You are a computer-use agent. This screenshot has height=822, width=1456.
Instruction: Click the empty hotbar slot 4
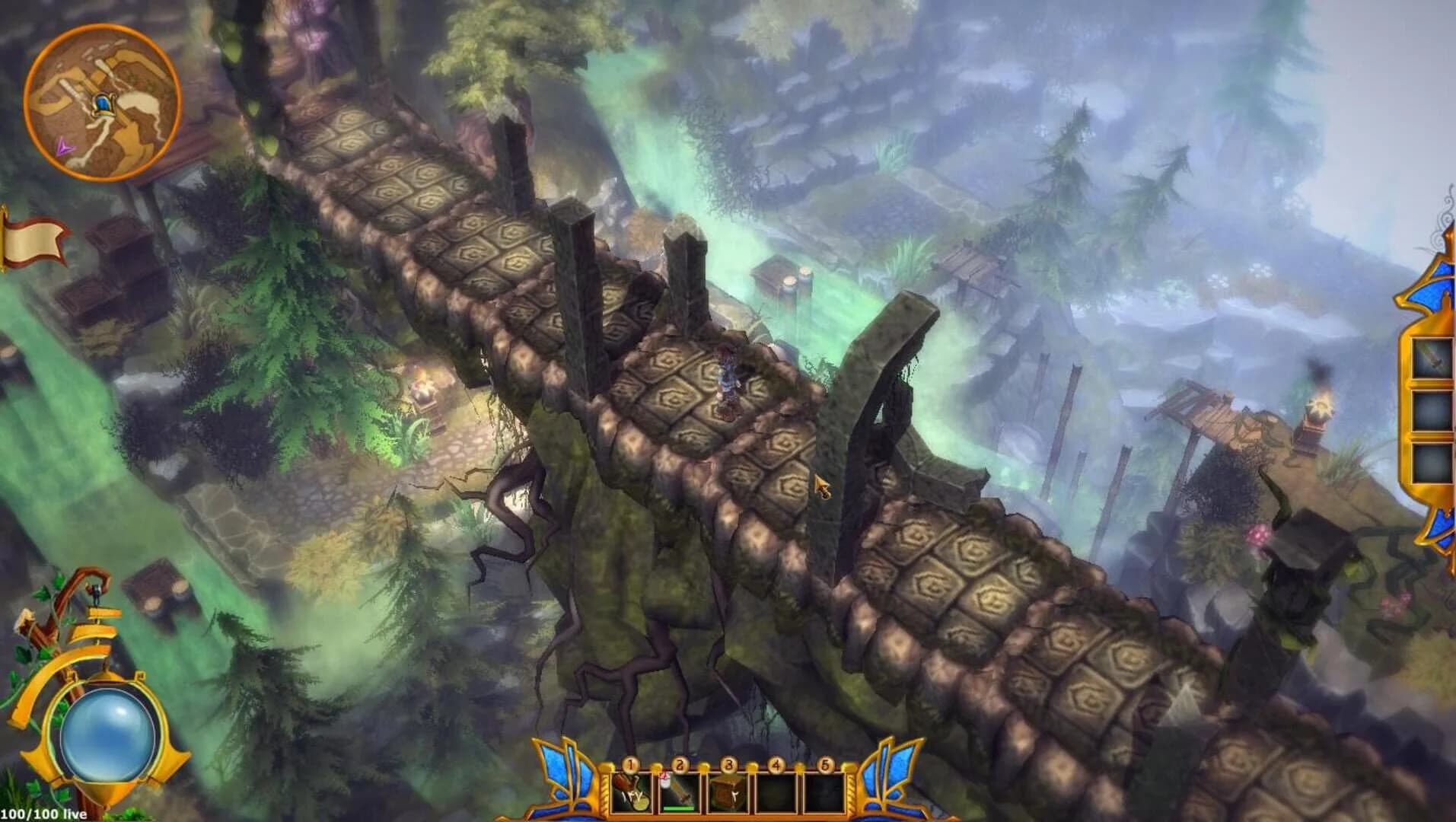pos(776,792)
